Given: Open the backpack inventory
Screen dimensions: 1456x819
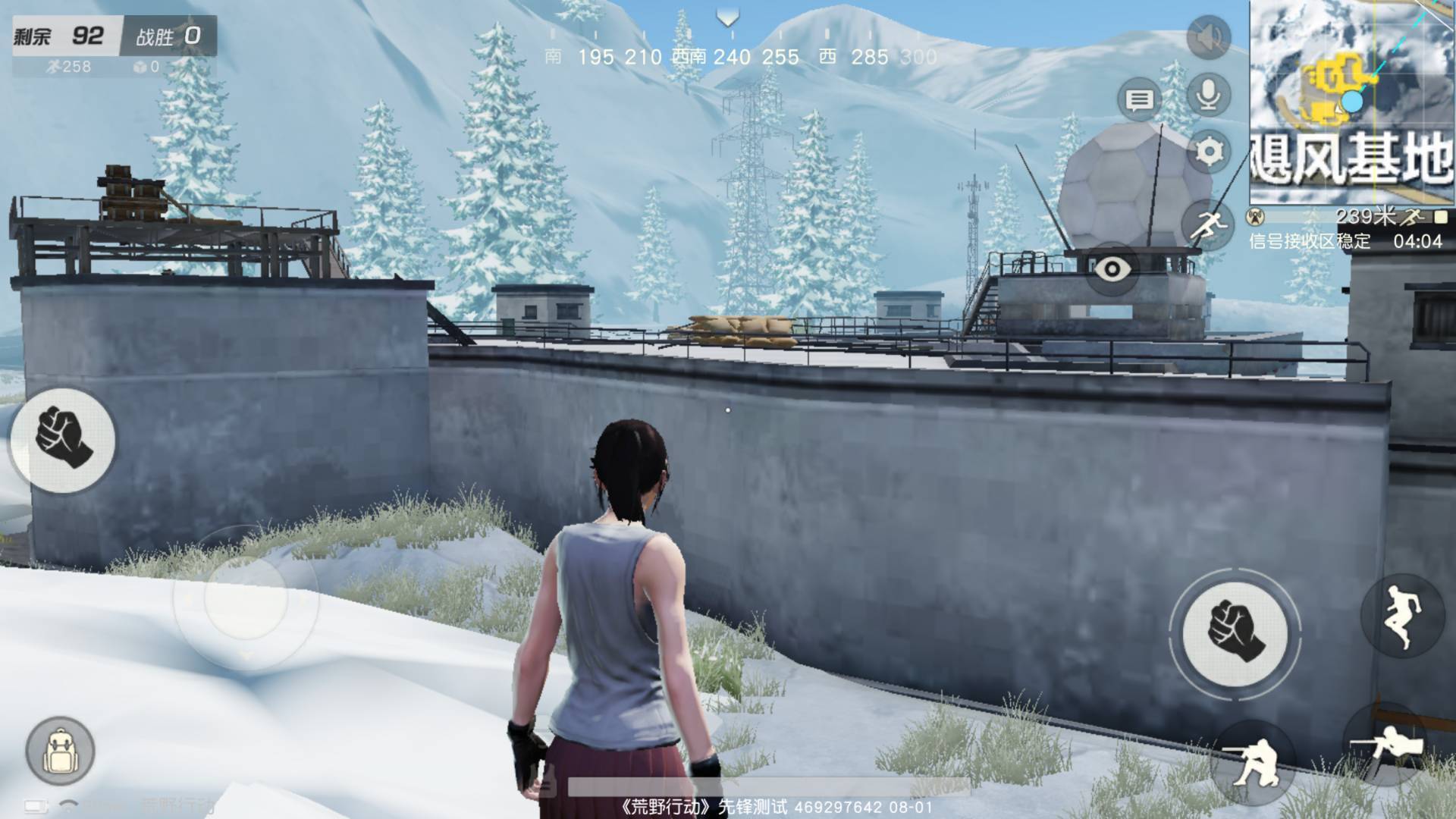Looking at the screenshot, I should click(x=60, y=752).
